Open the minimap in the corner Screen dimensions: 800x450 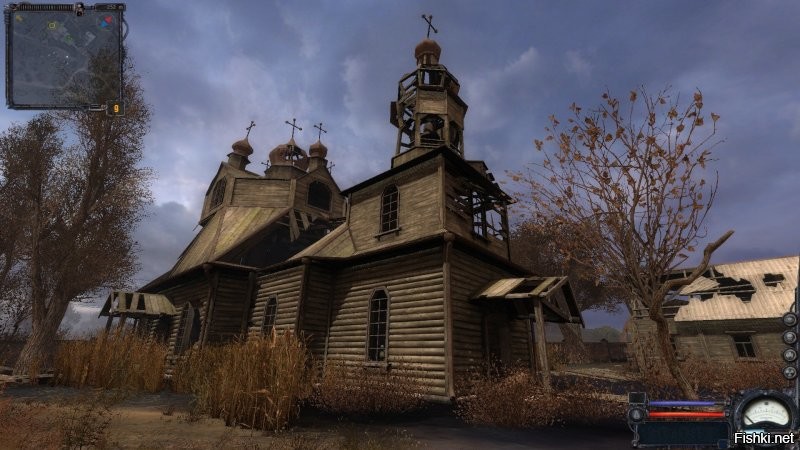click(x=64, y=55)
